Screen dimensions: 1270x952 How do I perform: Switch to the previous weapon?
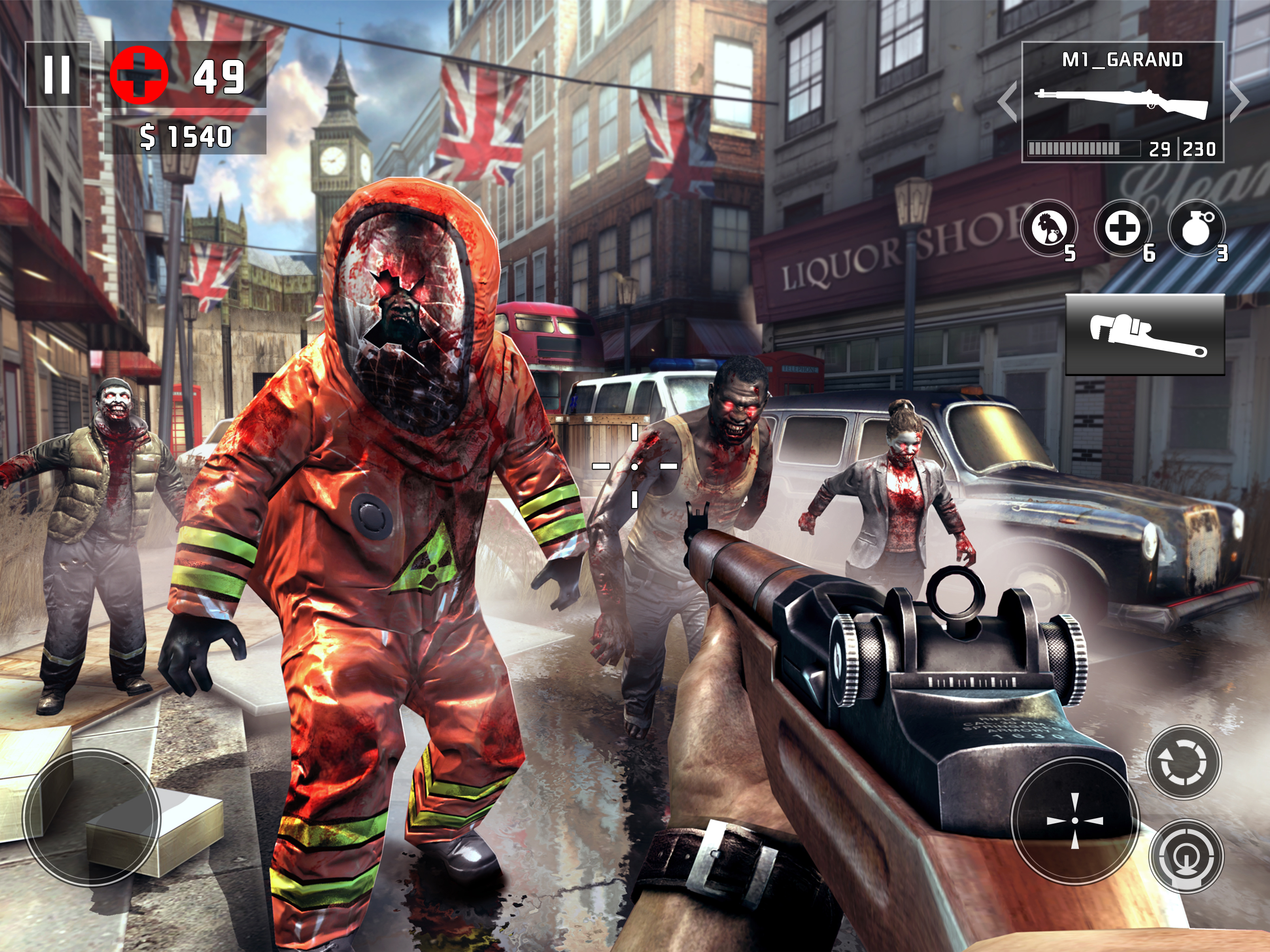[1008, 102]
